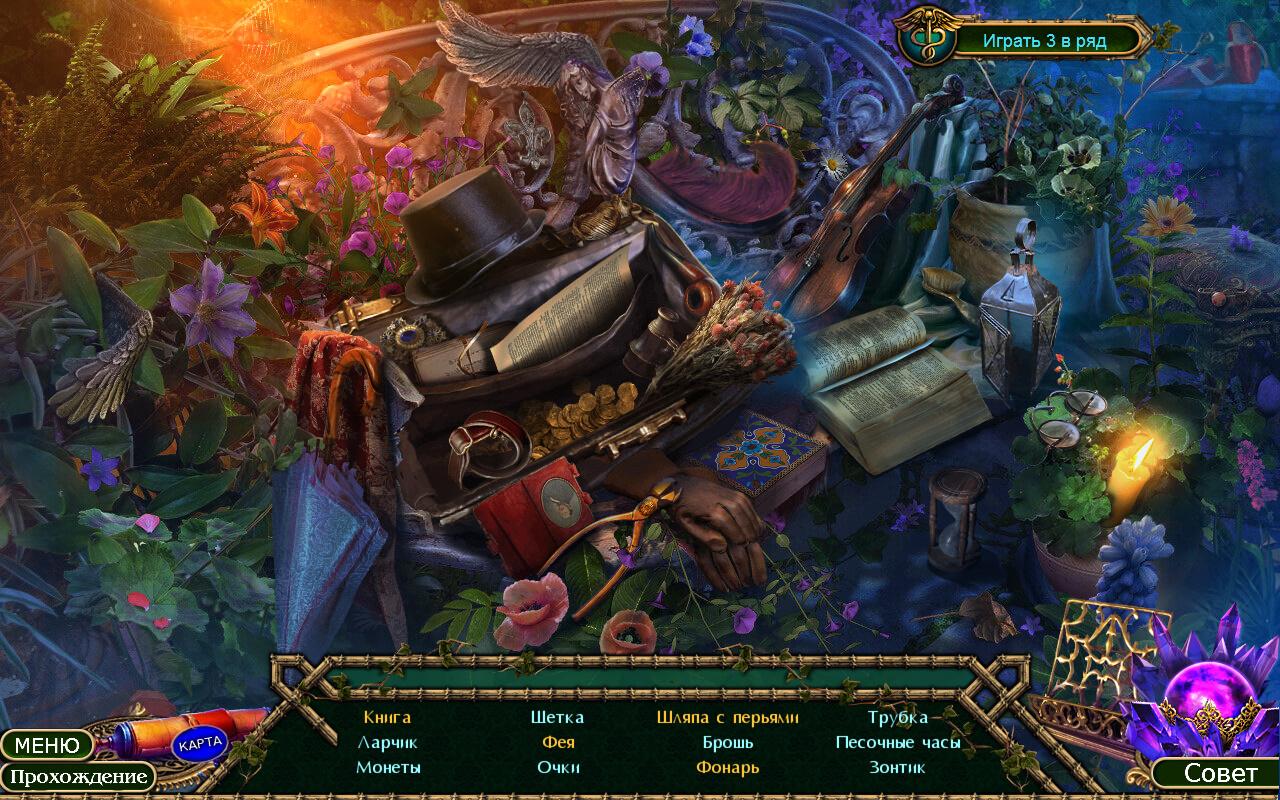Click the Фонарь list word

point(727,767)
